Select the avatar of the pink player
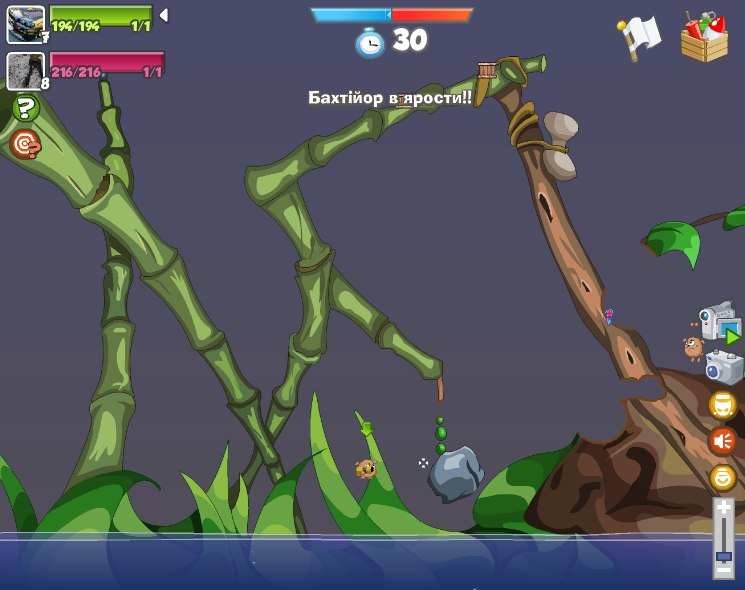Viewport: 745px width, 590px height. pos(25,70)
